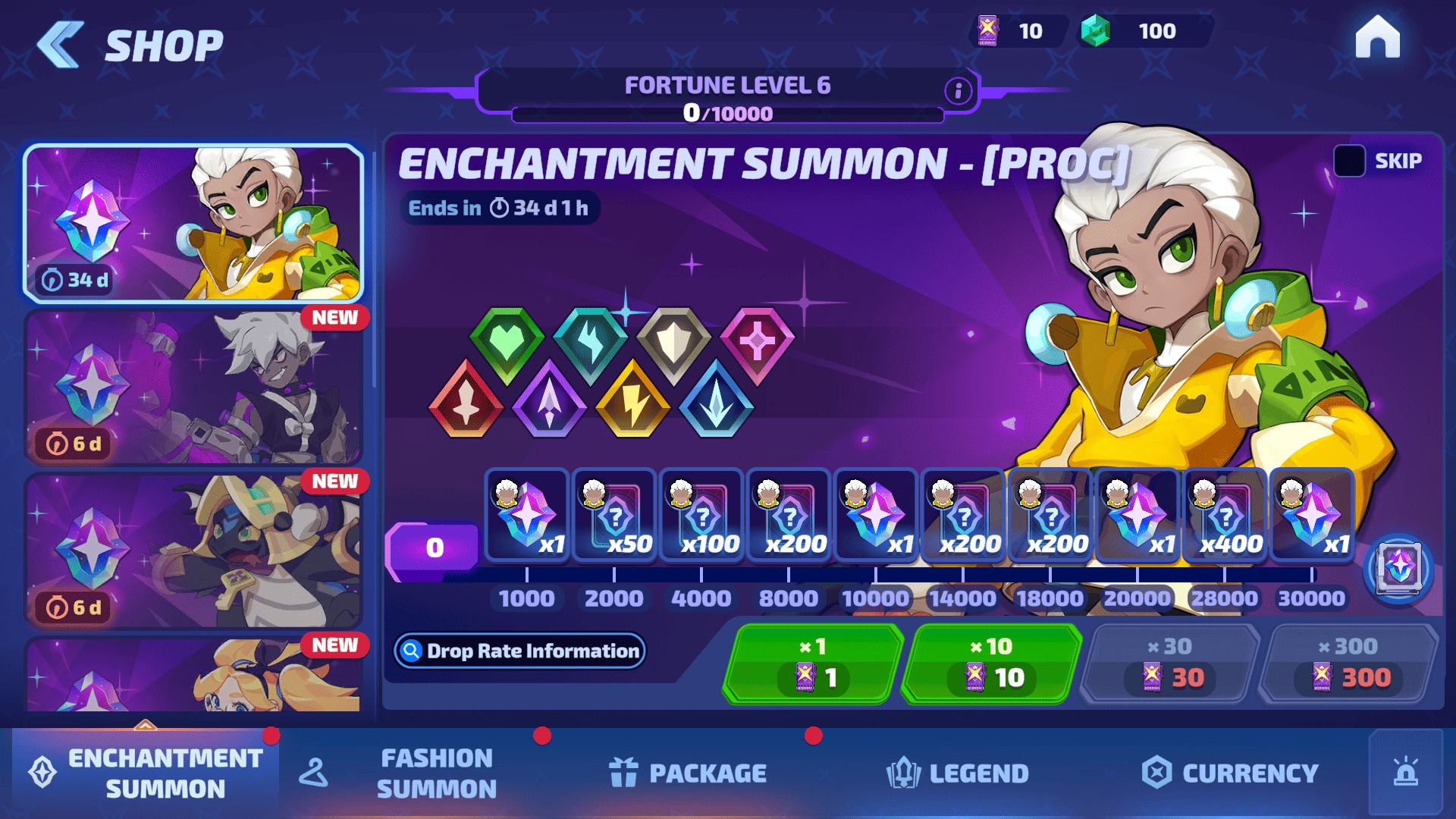Open the Currency tab
Viewport: 1456px width, 819px height.
point(1230,773)
